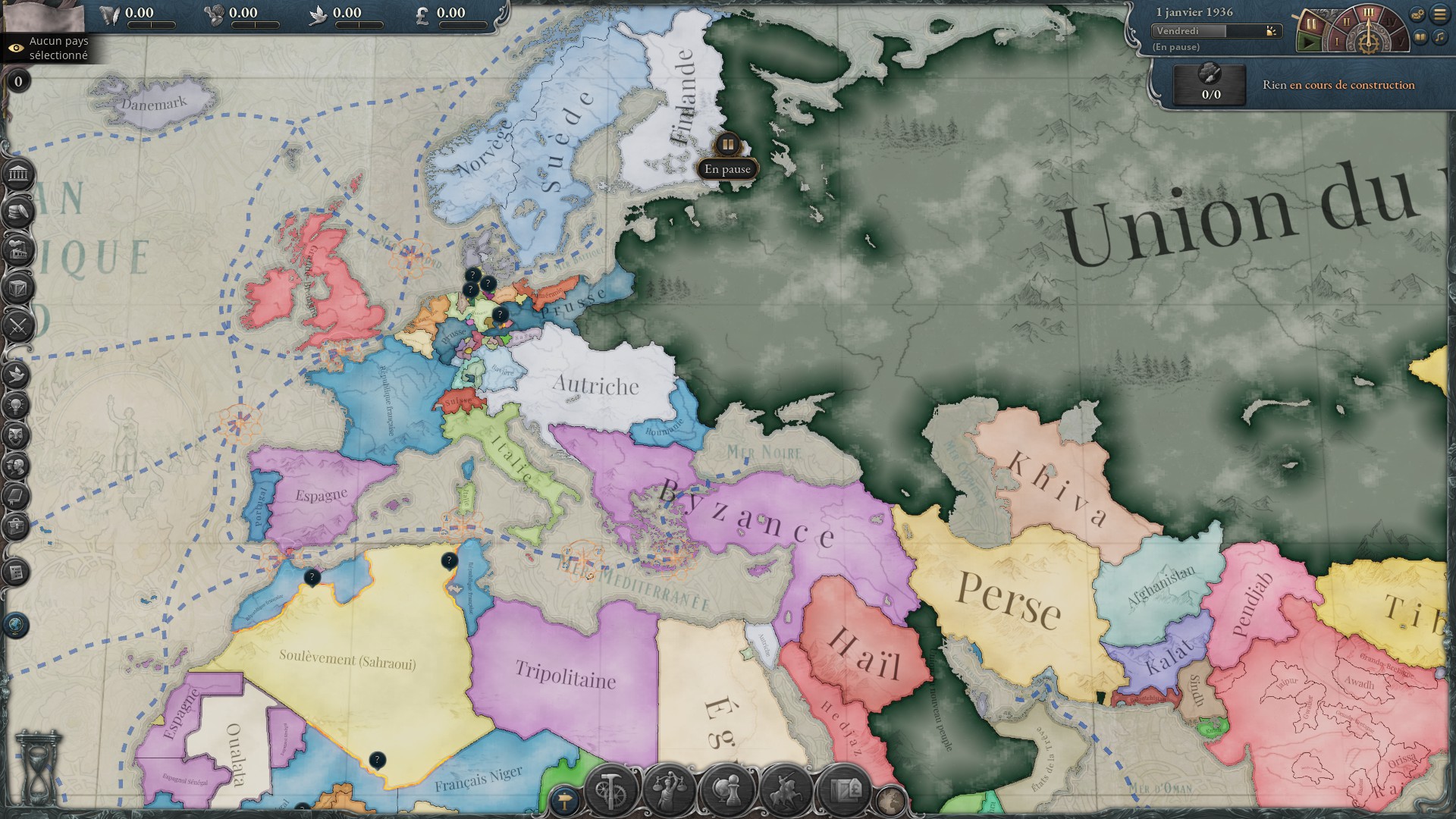Select the trade lens with crate icon
Screen dimensions: 1456x819
point(845,791)
